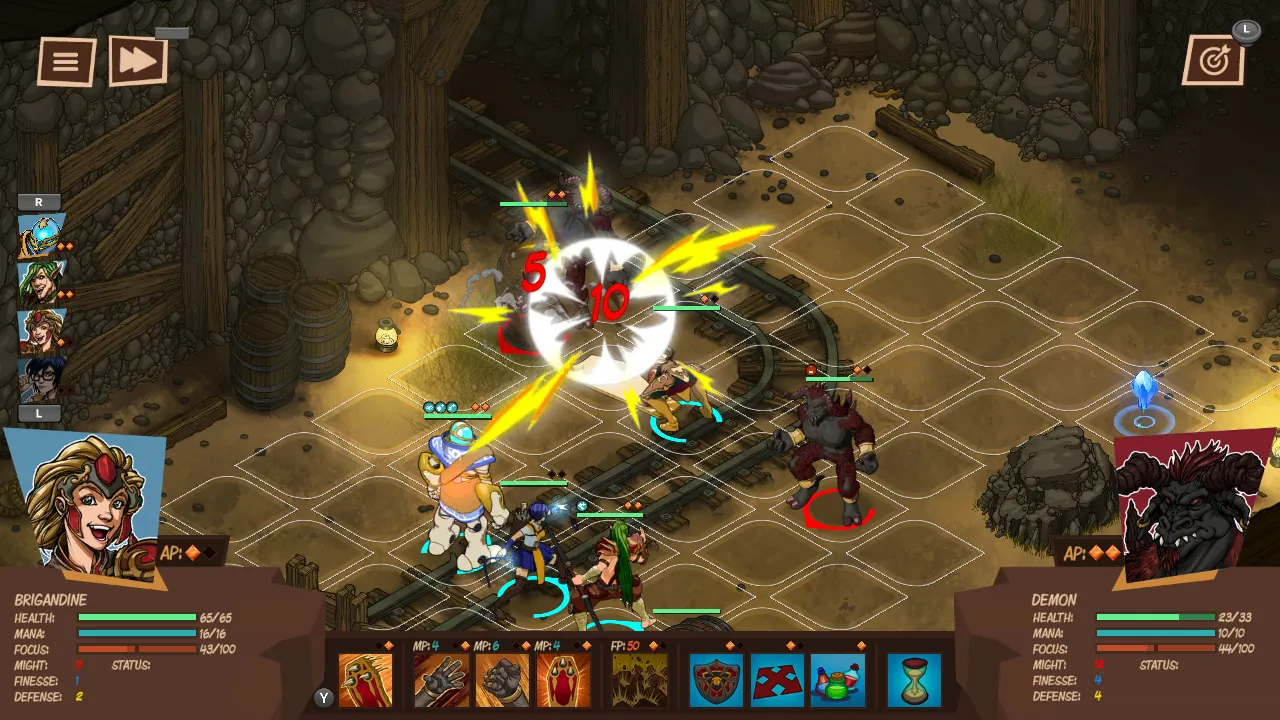Click the targeting reticle icon top right

(1213, 60)
